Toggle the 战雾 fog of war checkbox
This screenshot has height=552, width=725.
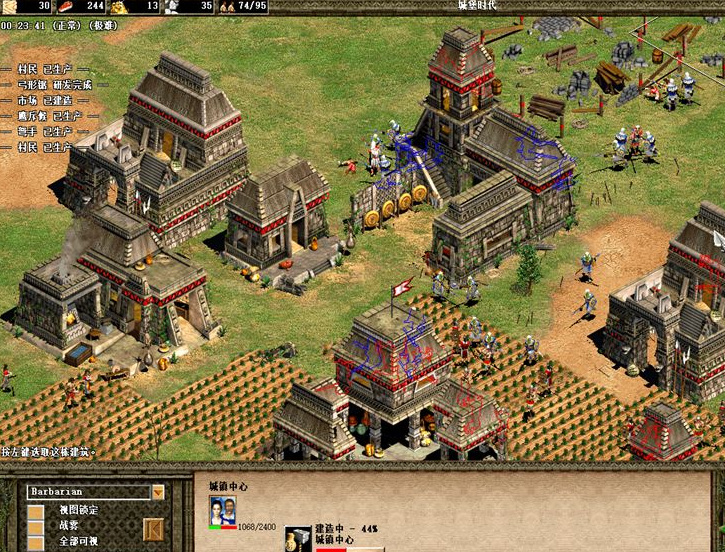click(x=36, y=528)
